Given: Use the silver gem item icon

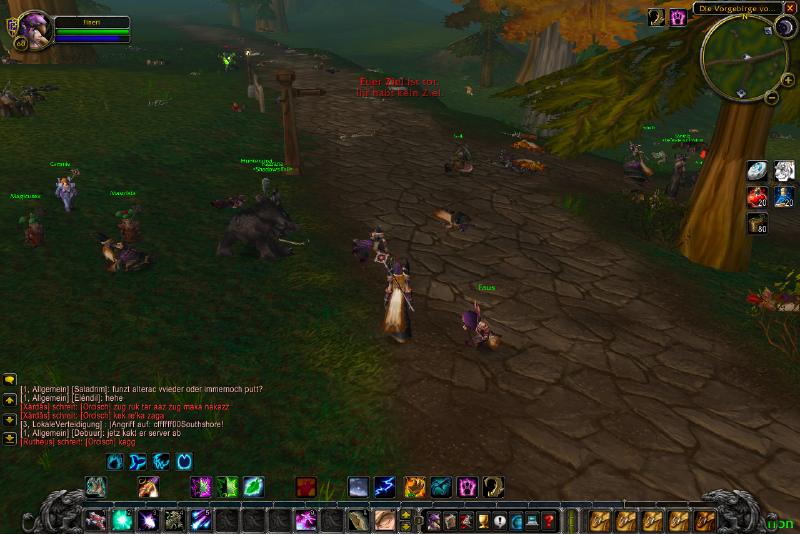Looking at the screenshot, I should 757,171.
